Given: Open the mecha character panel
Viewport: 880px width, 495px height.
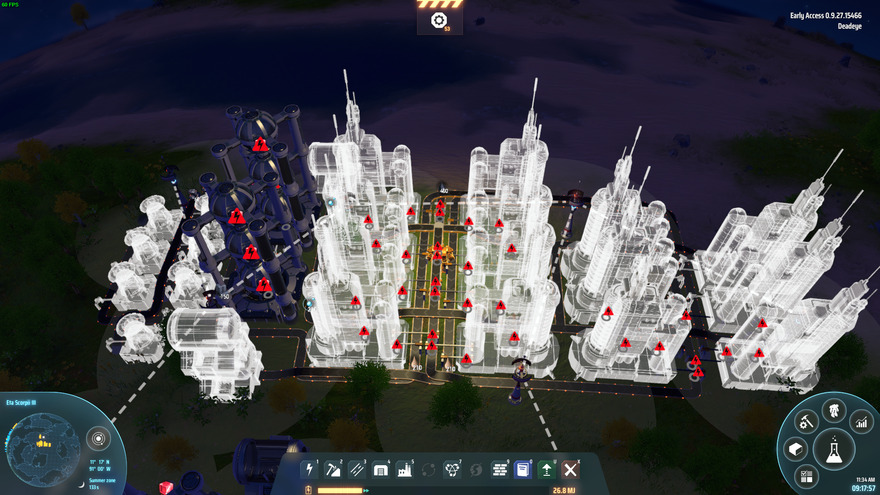Looking at the screenshot, I should 833,410.
